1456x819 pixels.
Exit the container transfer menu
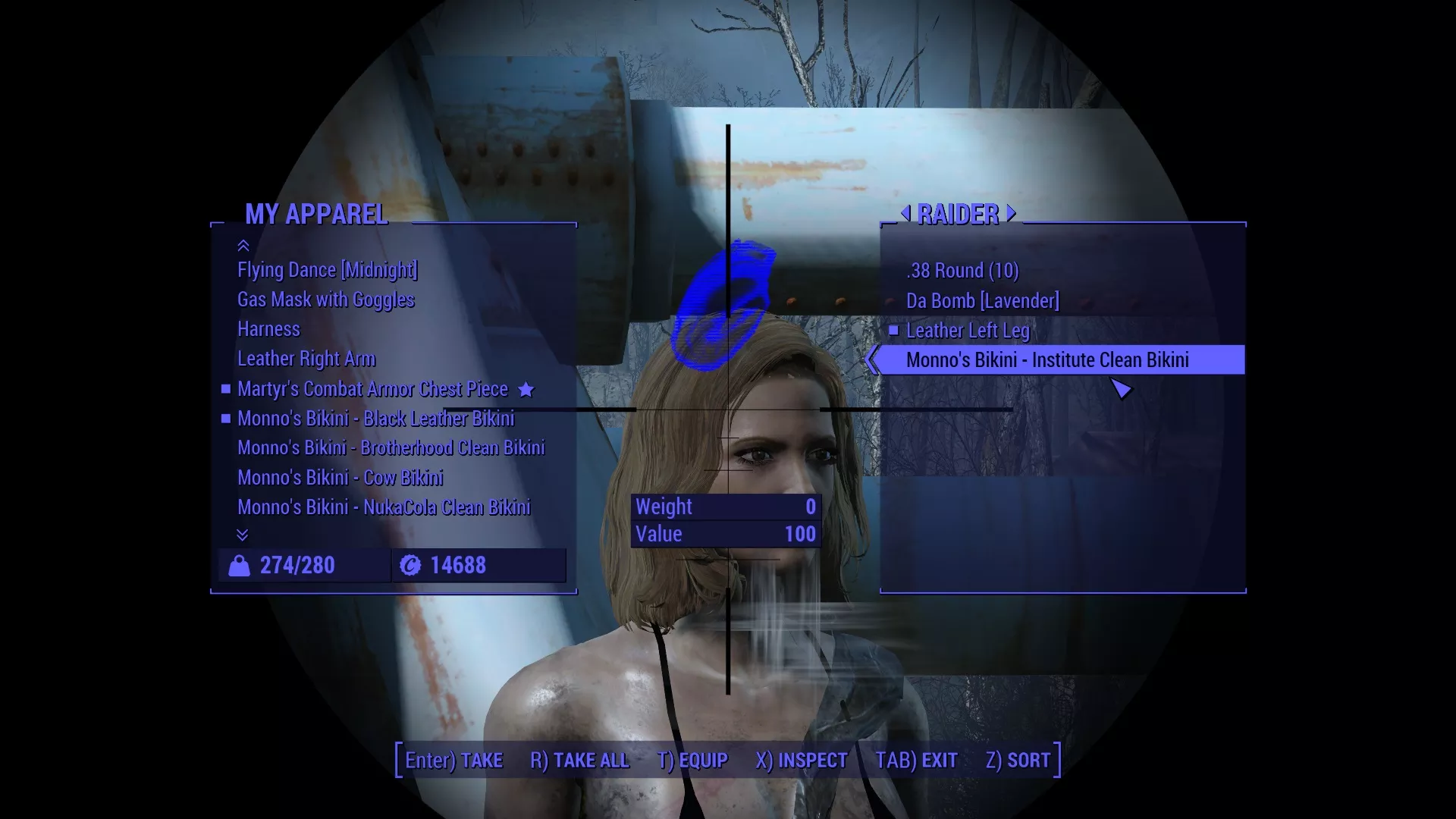pos(916,761)
